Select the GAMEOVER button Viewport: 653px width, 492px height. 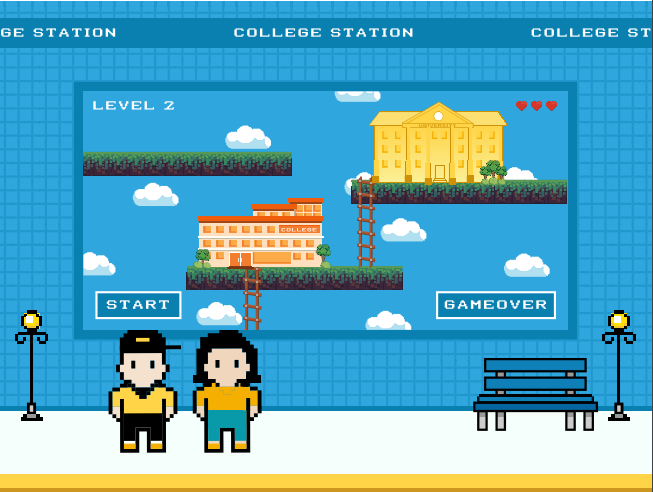[496, 305]
